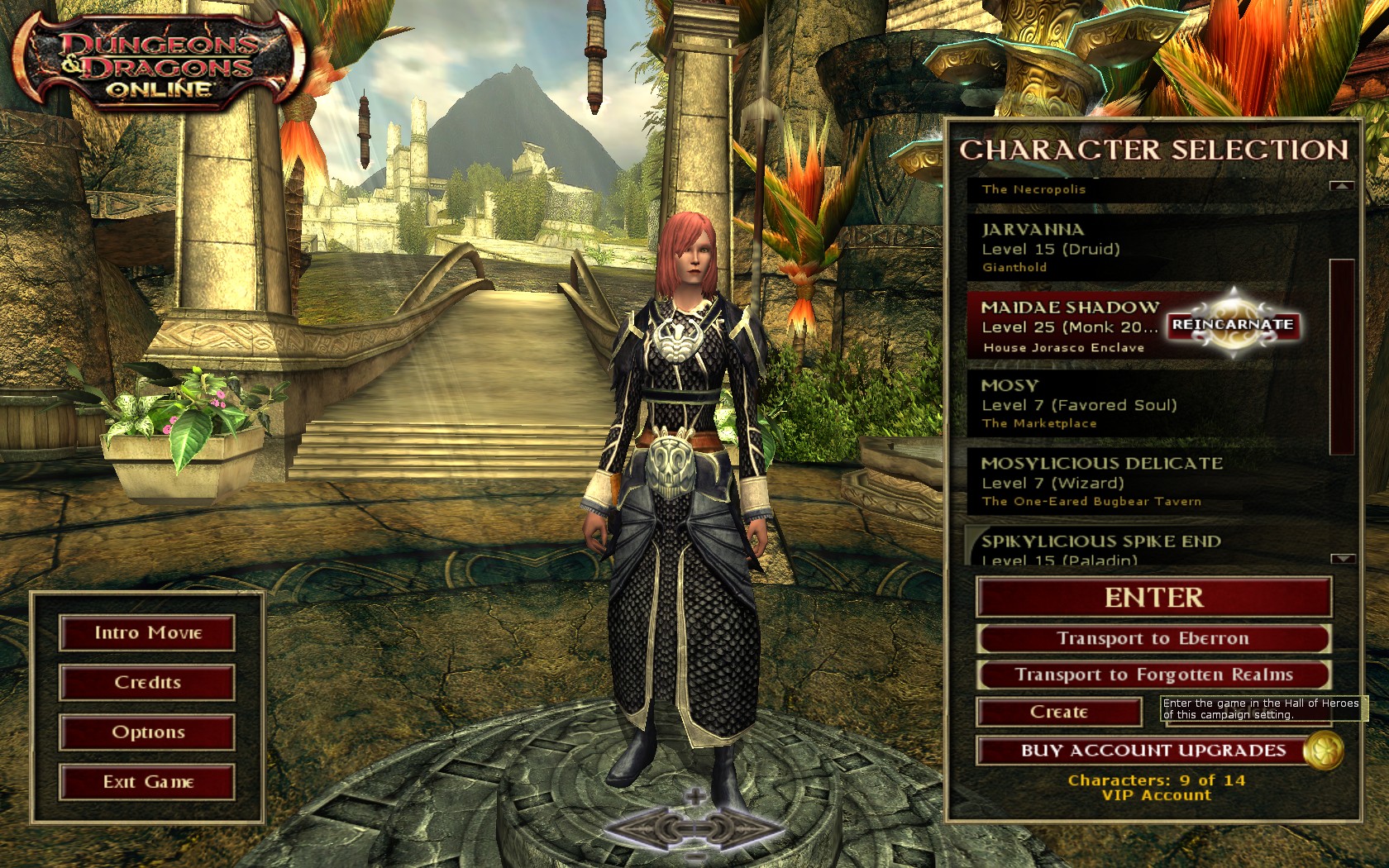Choose Exit Game
The height and width of the screenshot is (868, 1389).
147,782
